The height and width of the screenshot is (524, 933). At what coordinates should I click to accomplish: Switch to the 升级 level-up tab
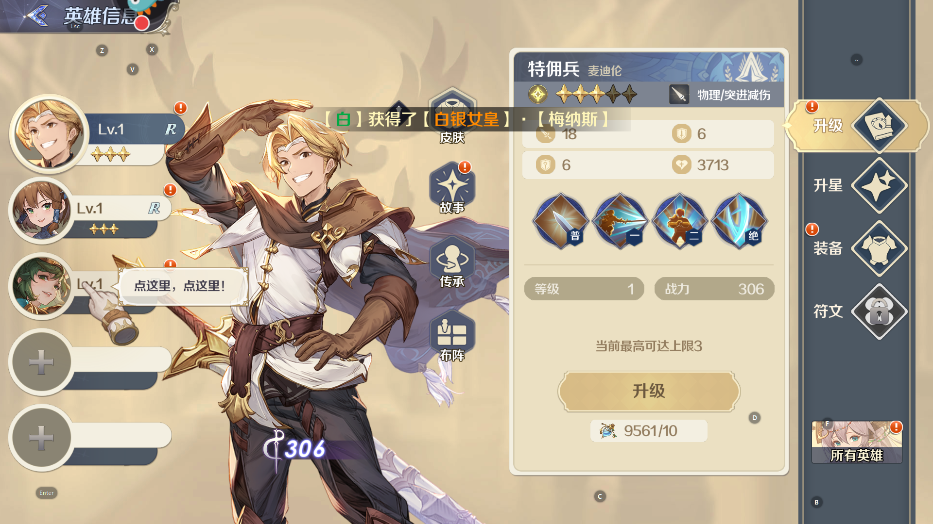coord(860,126)
